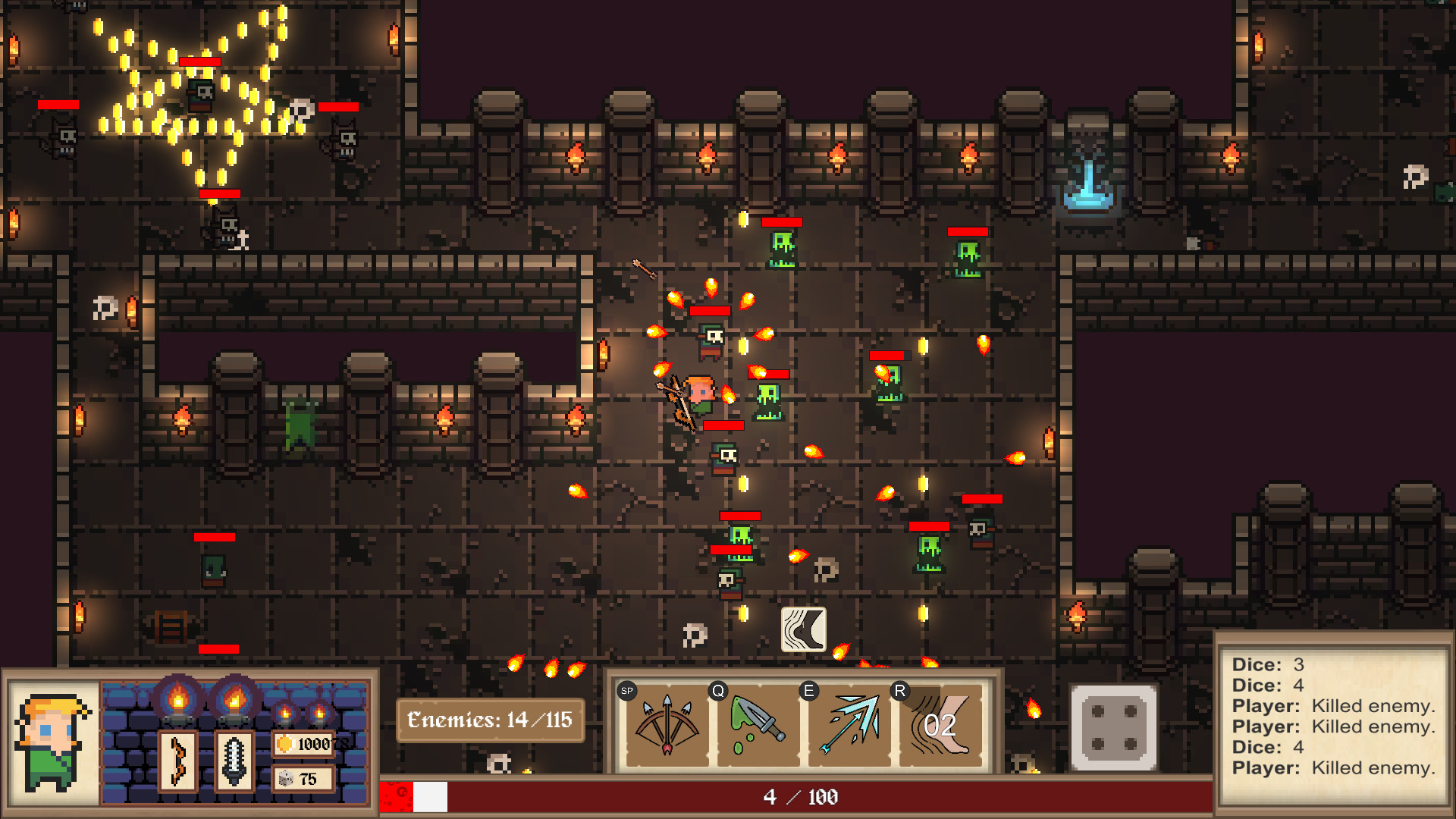Use the poison dagger ability
The width and height of the screenshot is (1456, 819).
pos(756,725)
